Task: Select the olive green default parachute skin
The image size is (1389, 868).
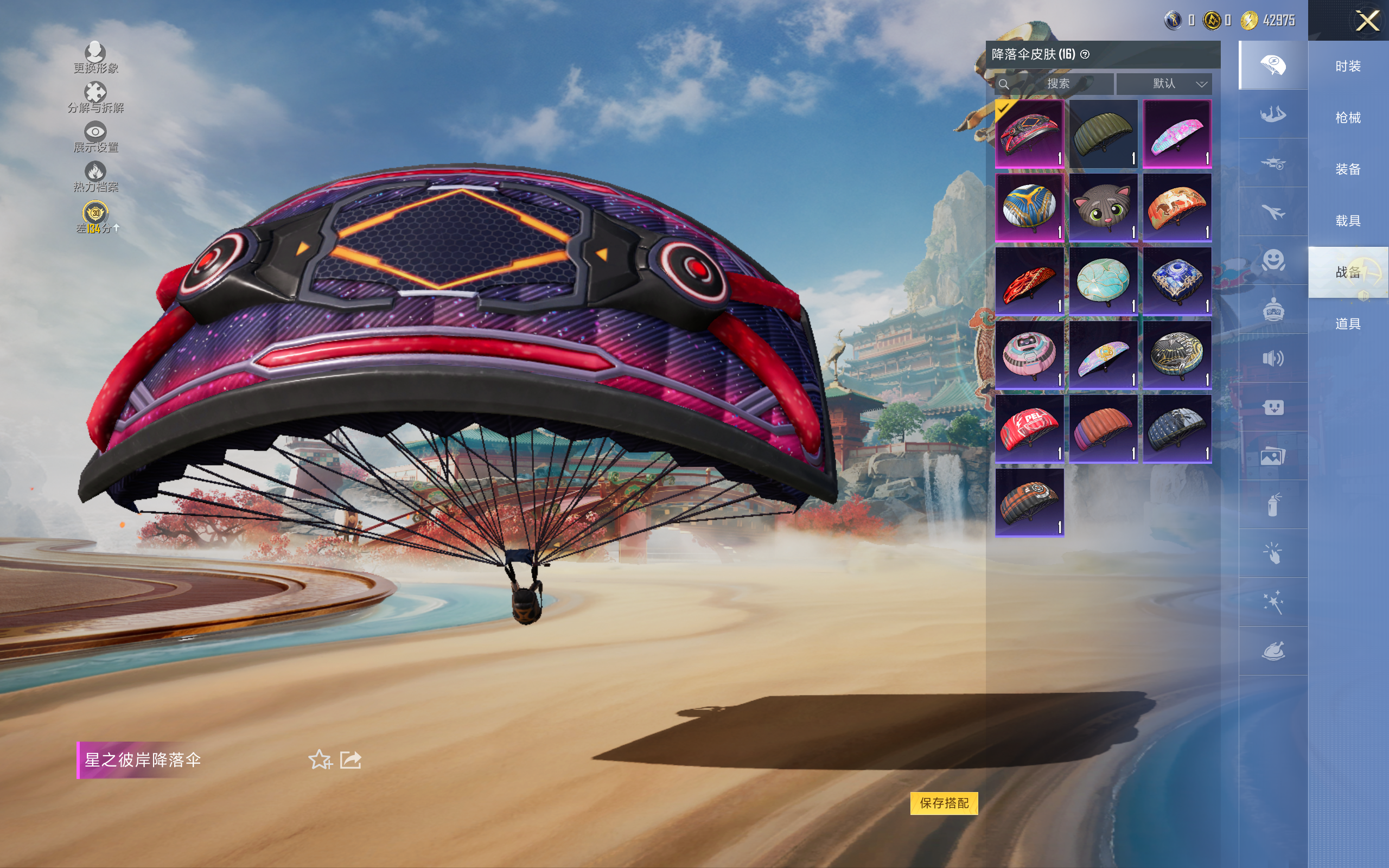Action: tap(1103, 134)
